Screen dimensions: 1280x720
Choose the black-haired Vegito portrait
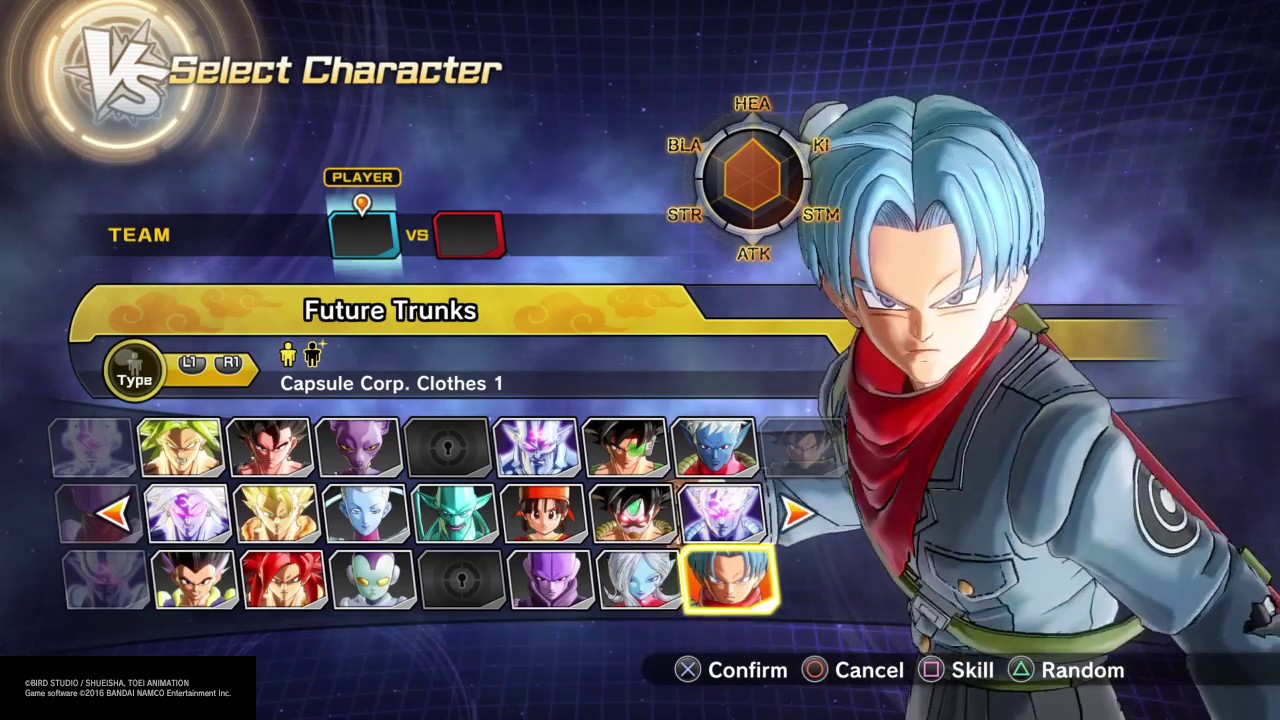point(269,447)
